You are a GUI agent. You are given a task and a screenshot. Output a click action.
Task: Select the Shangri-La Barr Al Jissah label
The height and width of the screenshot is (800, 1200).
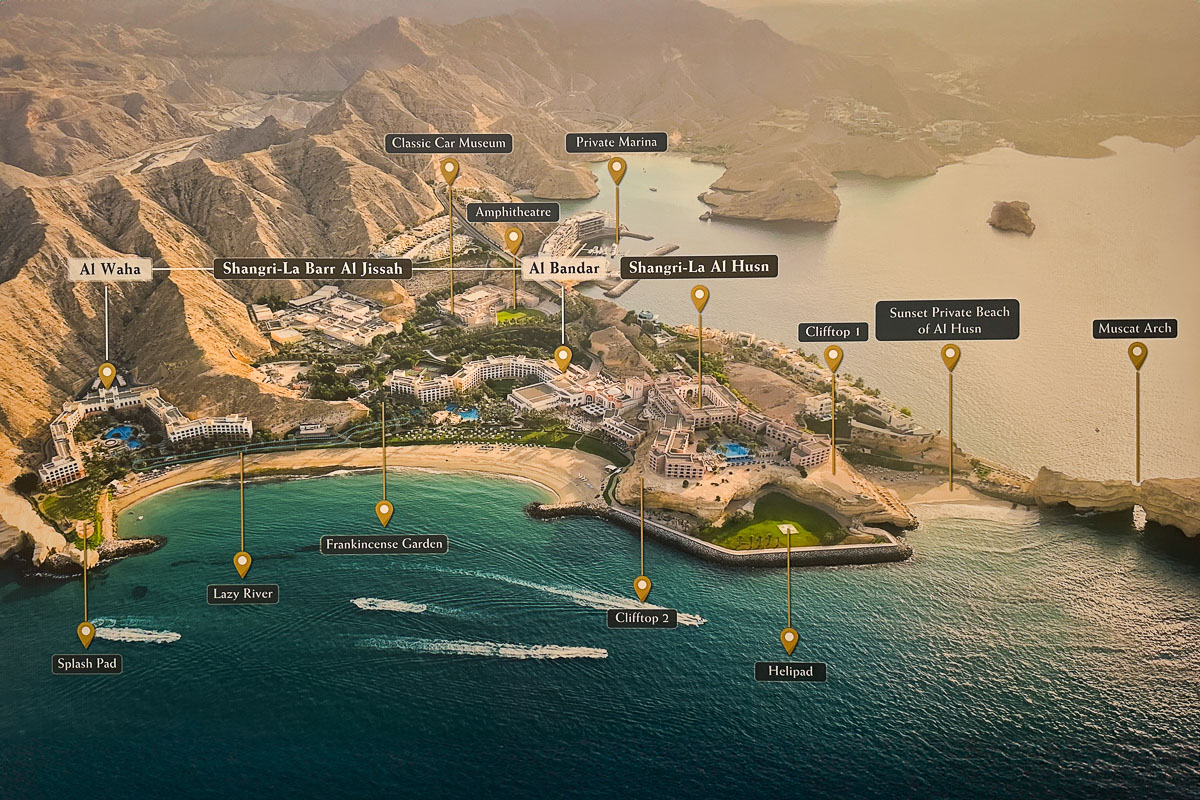[x=312, y=269]
